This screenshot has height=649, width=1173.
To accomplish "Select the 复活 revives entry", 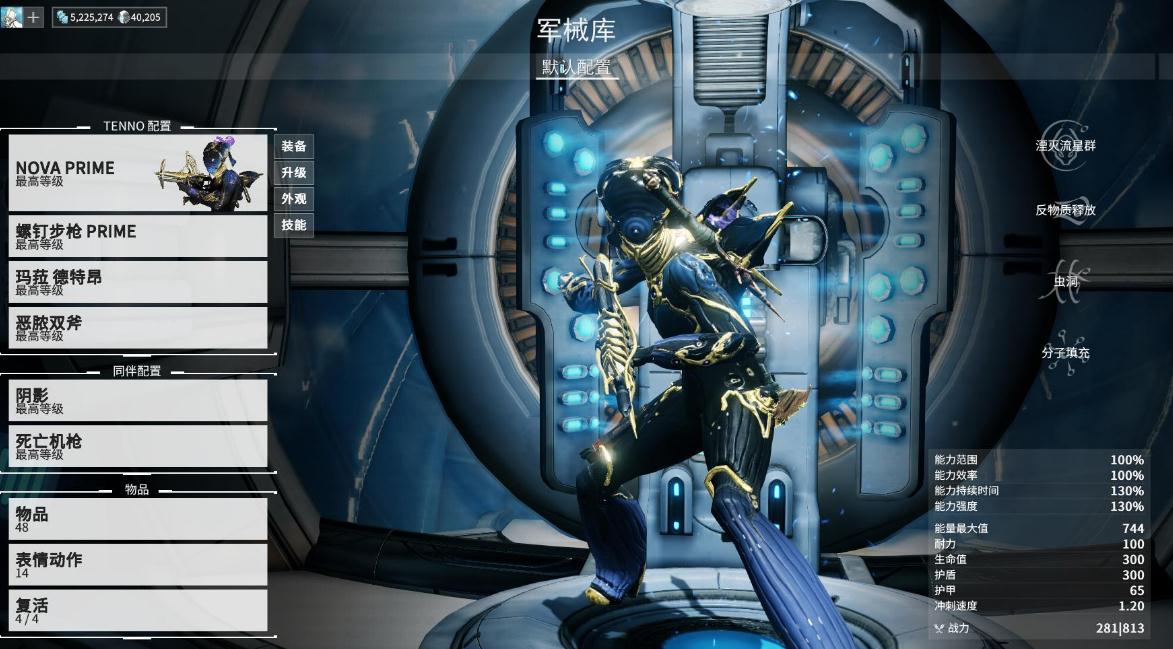I will [x=138, y=611].
